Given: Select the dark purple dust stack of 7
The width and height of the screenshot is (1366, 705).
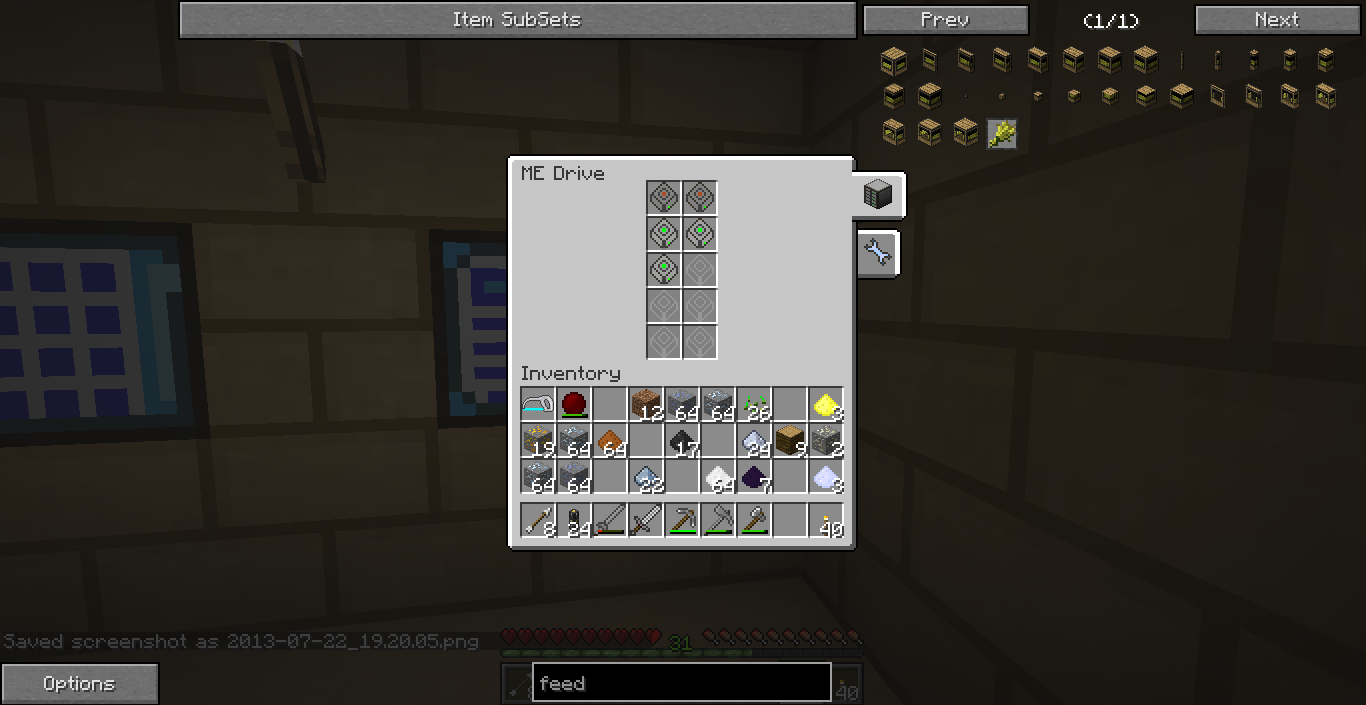Looking at the screenshot, I should (x=754, y=477).
